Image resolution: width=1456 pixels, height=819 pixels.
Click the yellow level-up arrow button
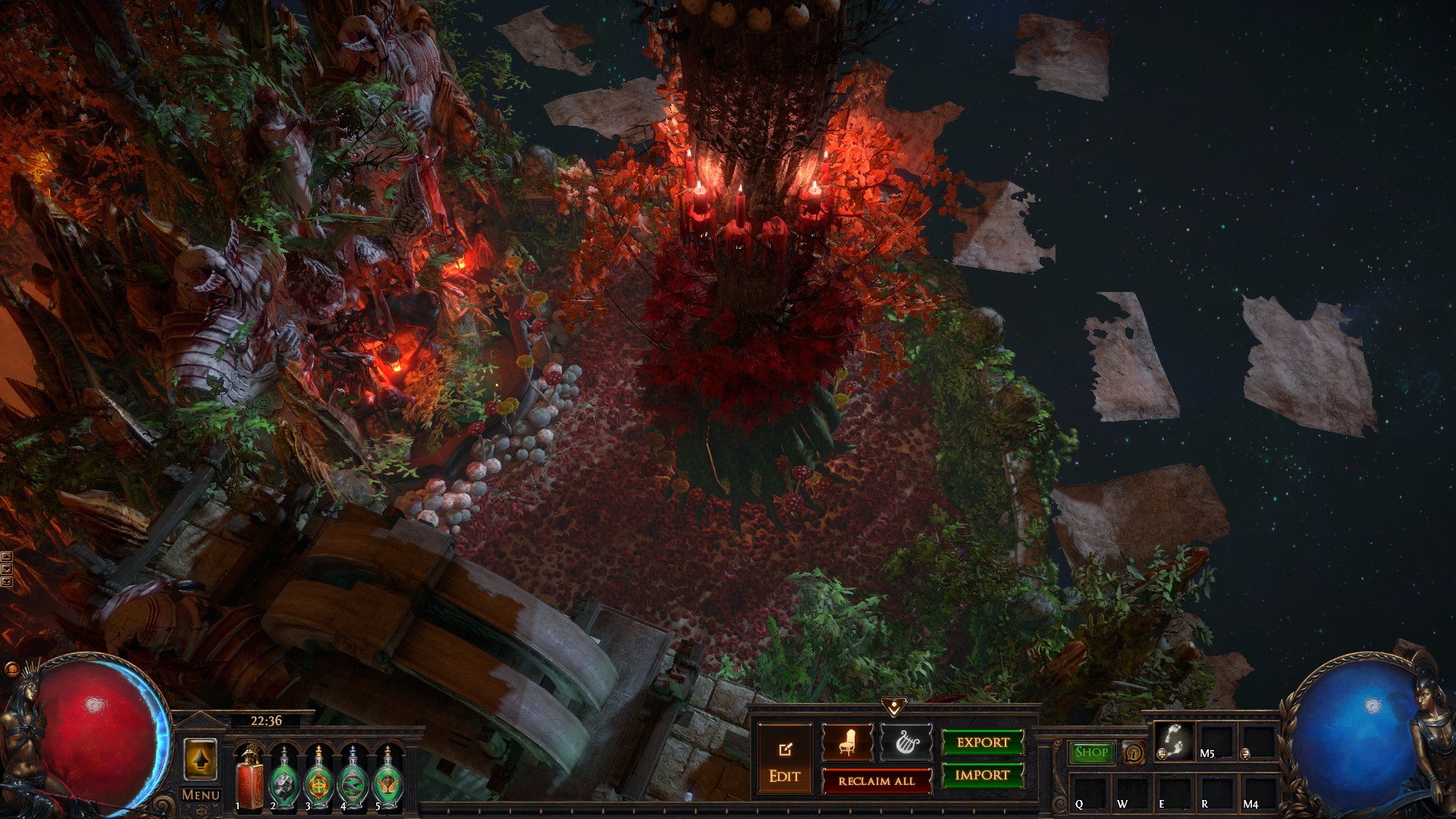[x=200, y=759]
